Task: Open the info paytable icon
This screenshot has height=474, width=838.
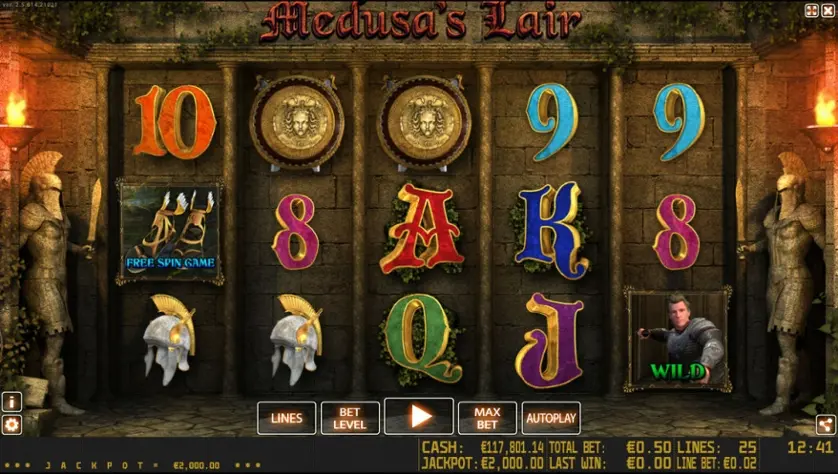Action: click(12, 402)
